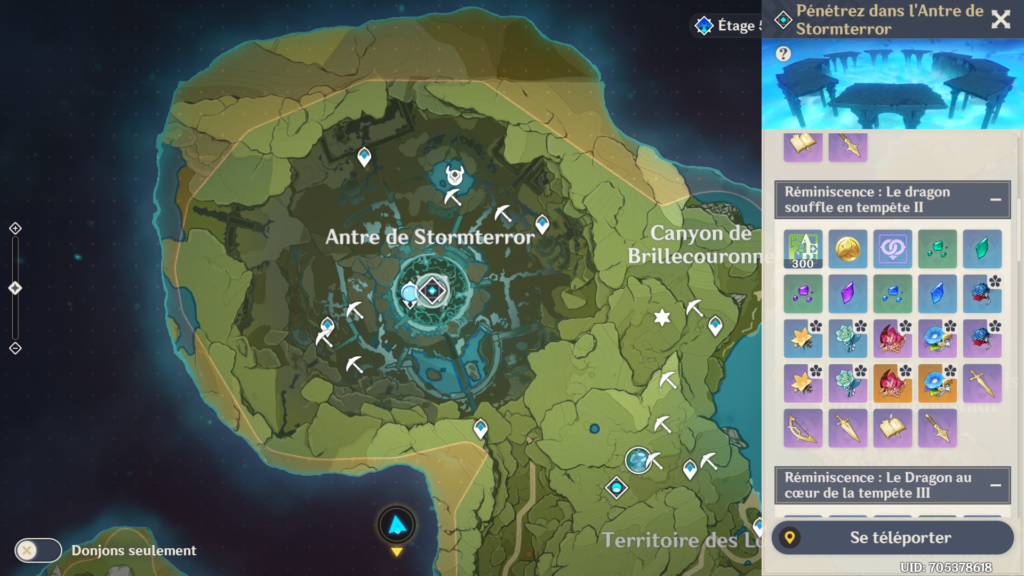Close the Antre de Stormterror domain panel
Image resolution: width=1024 pixels, height=576 pixels.
[x=1000, y=19]
